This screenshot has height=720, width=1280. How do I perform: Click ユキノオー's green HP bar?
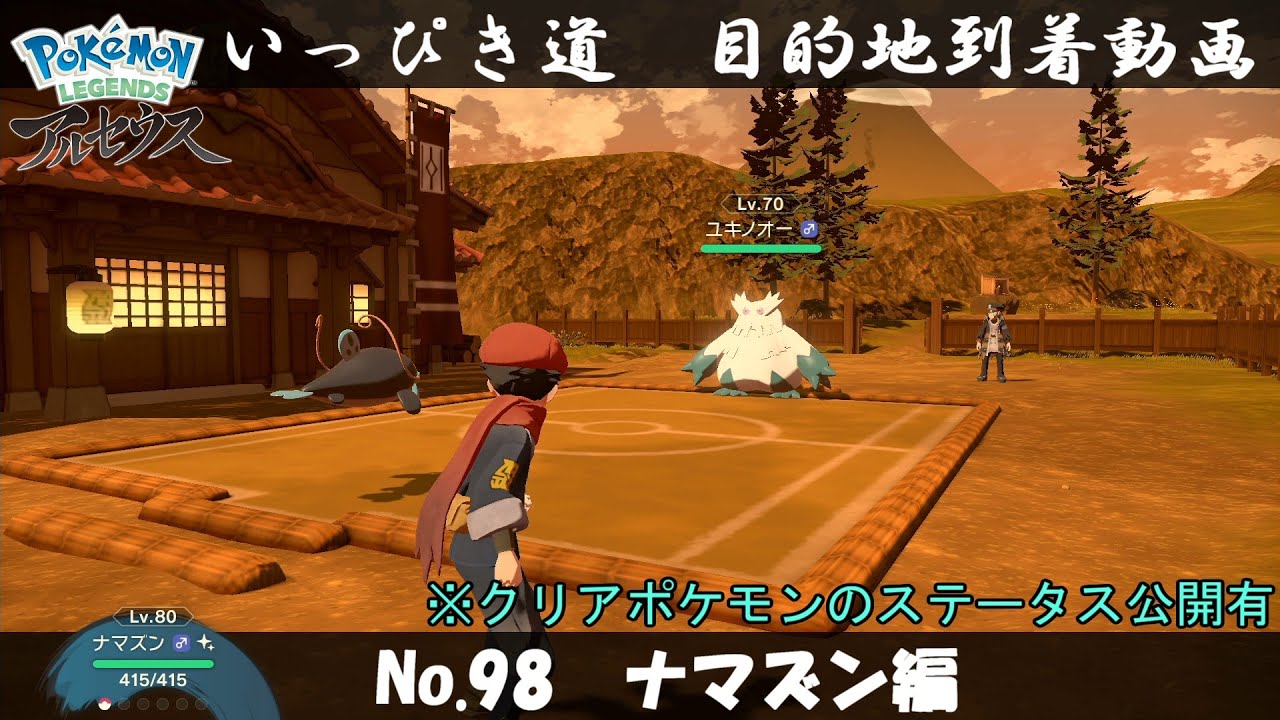pyautogui.click(x=761, y=248)
